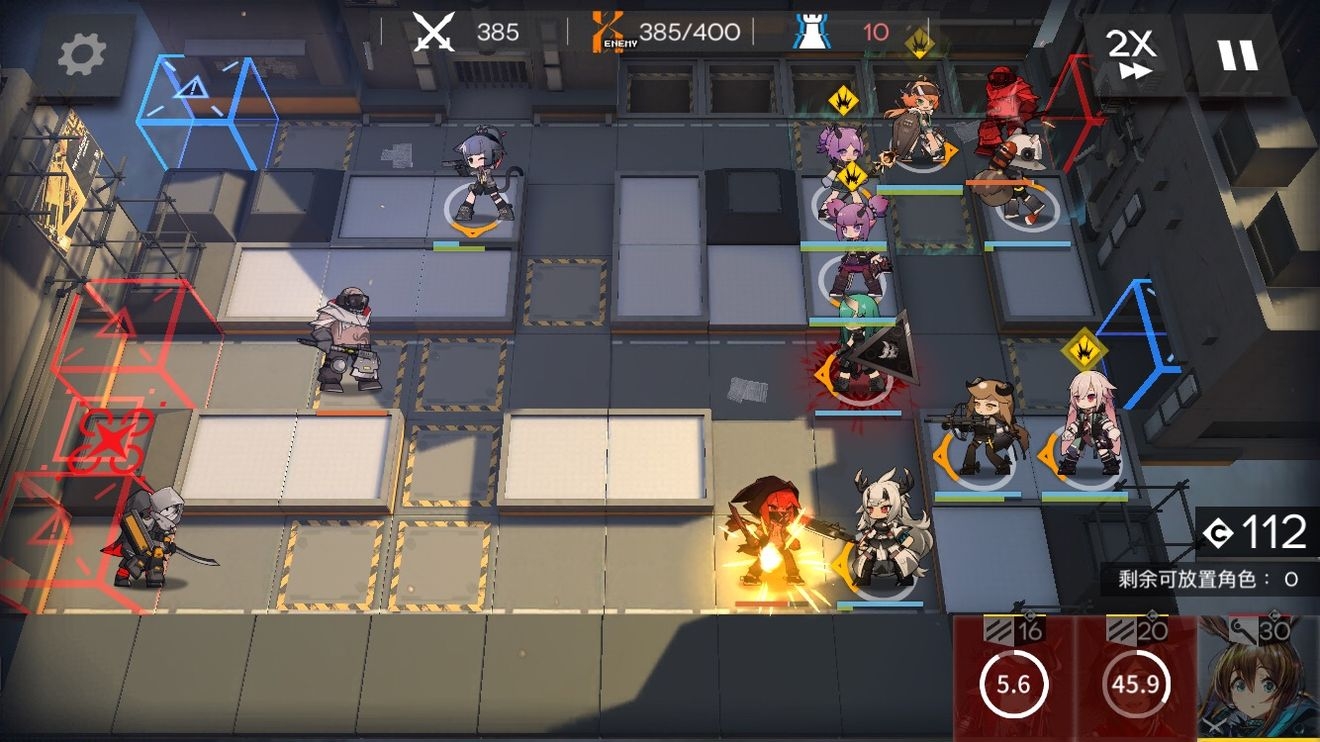
Task: Select the redeploy card showing 5.6 cooldown
Action: tap(1012, 678)
